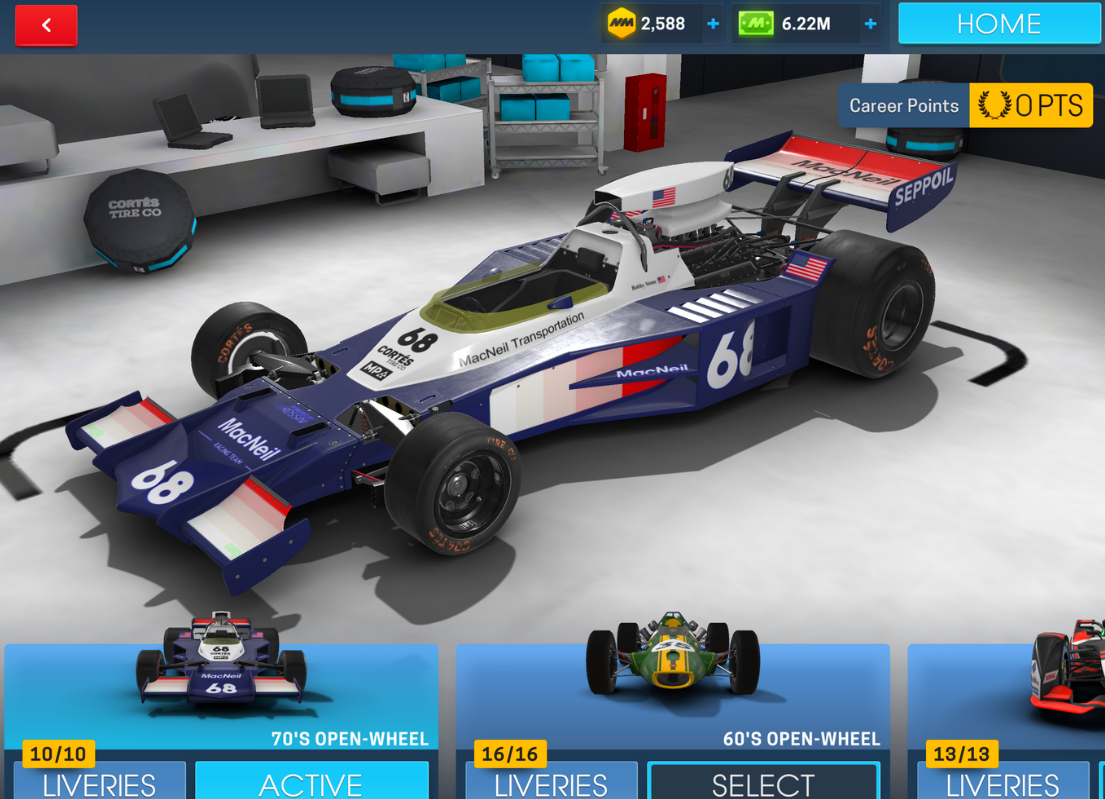Choose the 70's Open-Wheel car thumbnail
Viewport: 1105px width, 799px height.
tap(221, 661)
